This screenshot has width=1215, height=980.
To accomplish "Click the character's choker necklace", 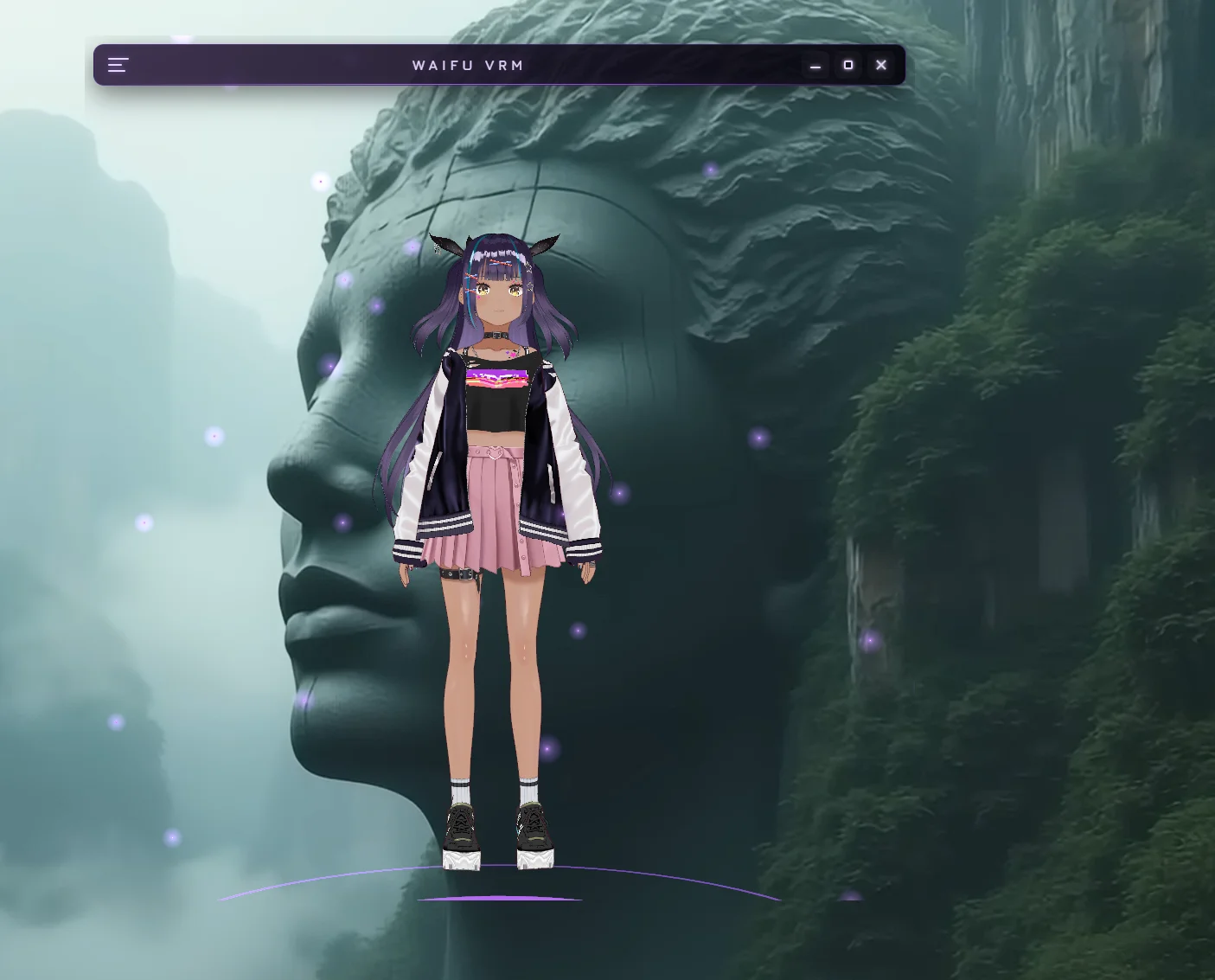I will pos(496,336).
